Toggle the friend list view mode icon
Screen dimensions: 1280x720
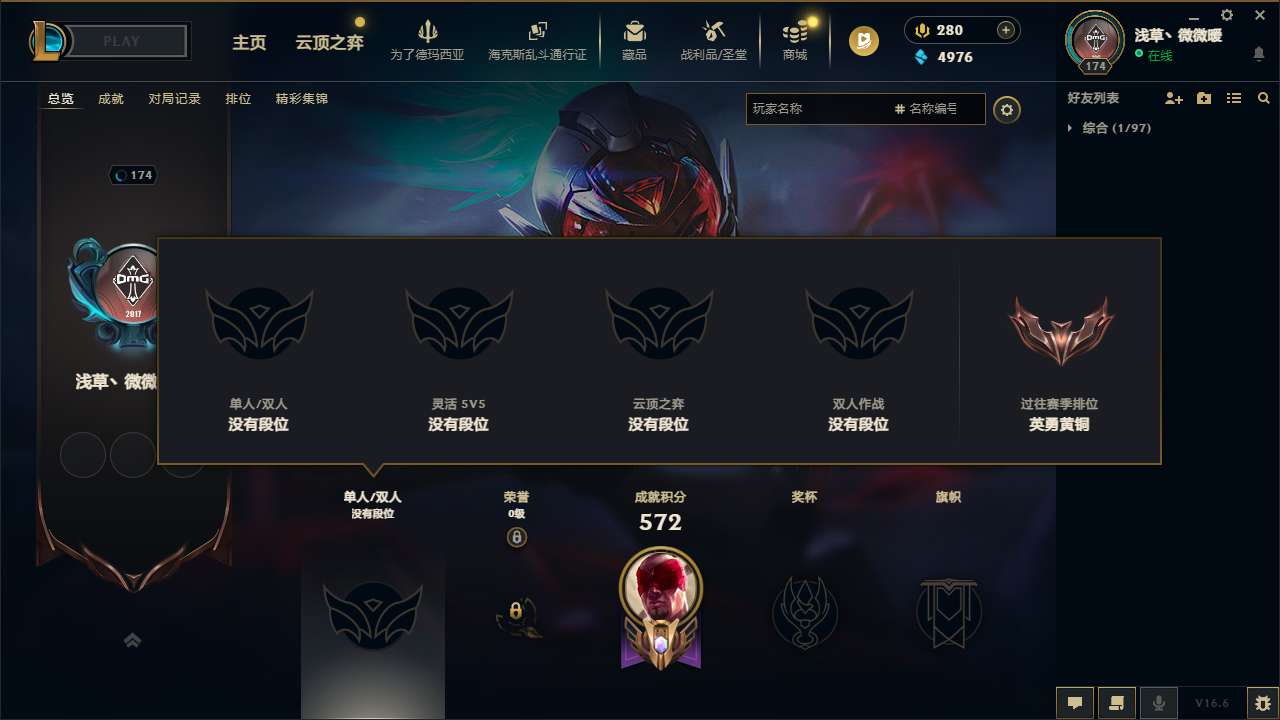tap(1234, 98)
